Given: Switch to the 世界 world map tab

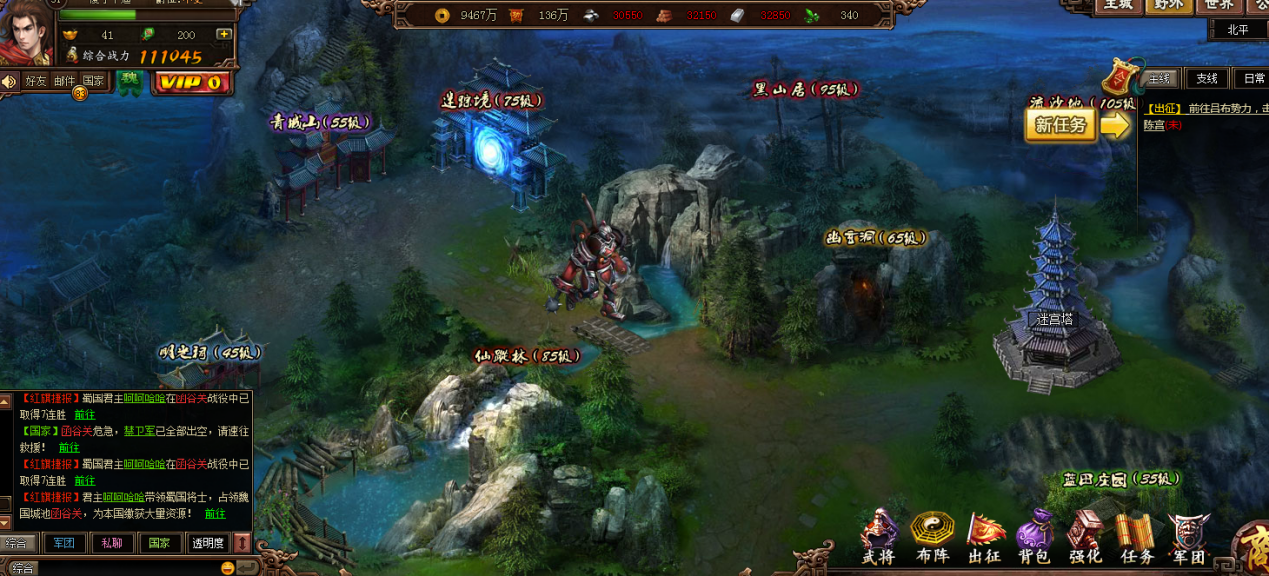Looking at the screenshot, I should 1219,5.
